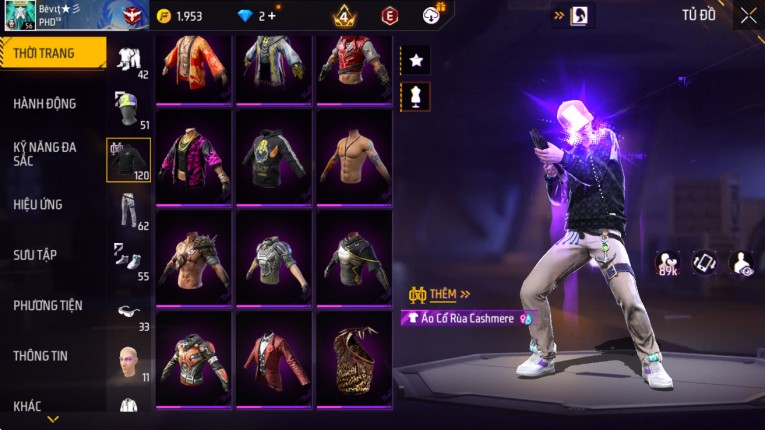Open the KỸ NĂNG ĐA SẮC tab
Screen dimensions: 765x430
point(45,153)
